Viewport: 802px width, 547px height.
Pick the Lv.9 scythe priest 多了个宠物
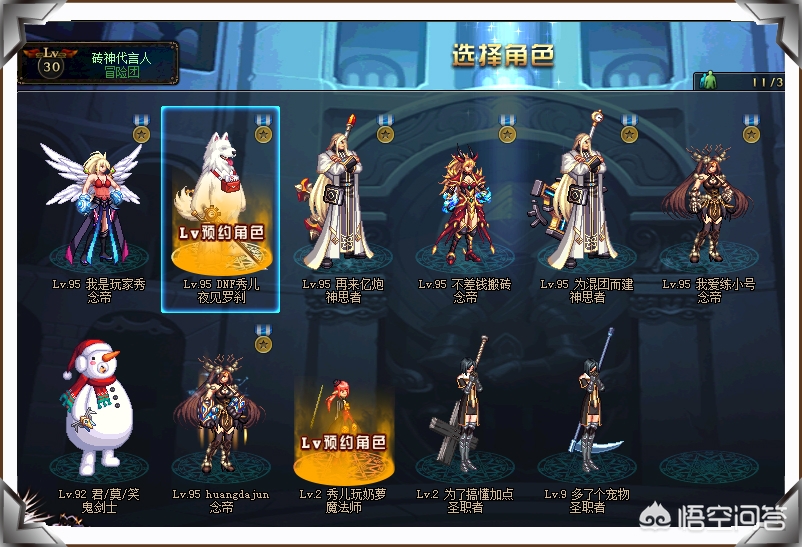(587, 410)
